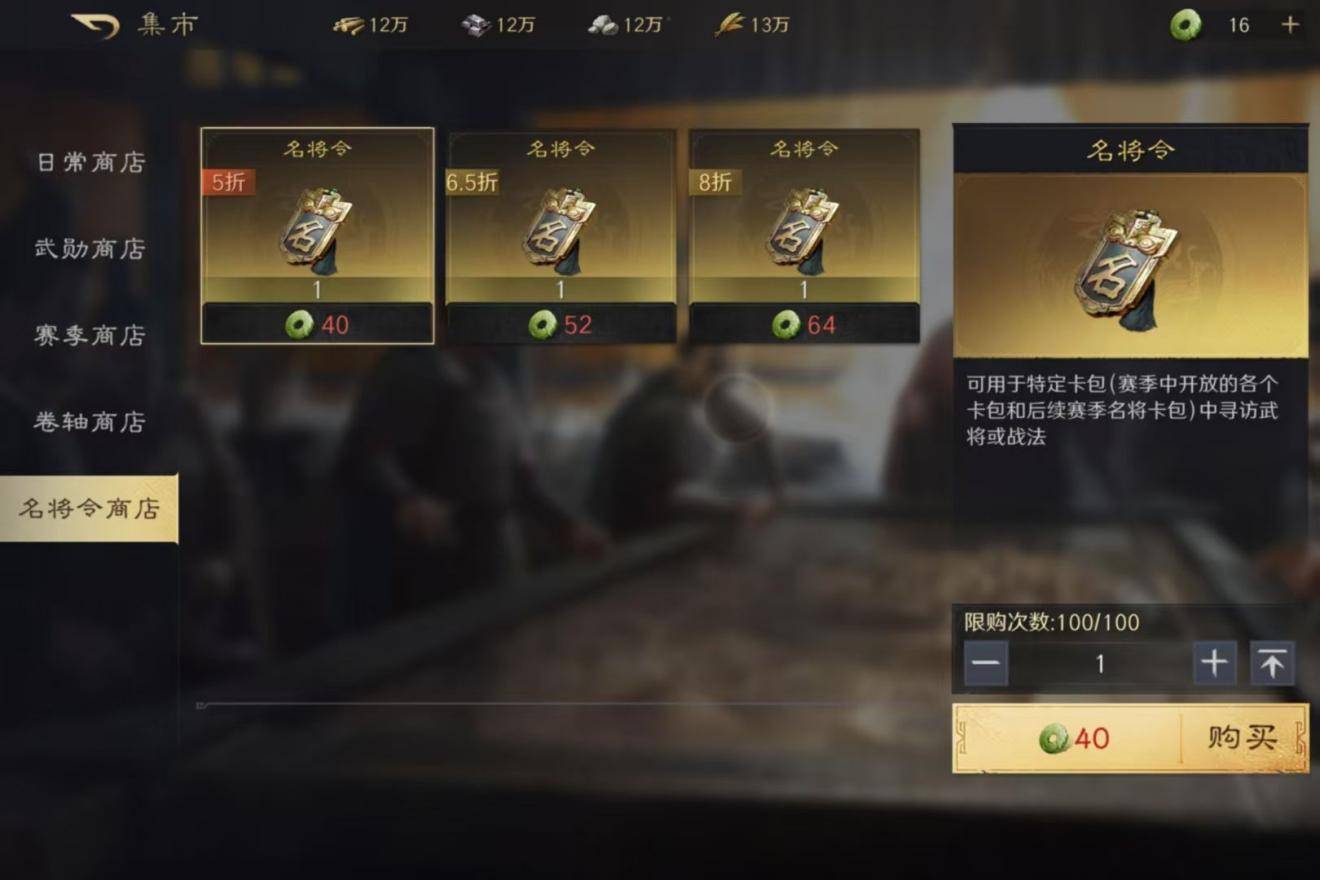1320x880 pixels.
Task: Choose the 8折 名将令 item priced 64
Action: [x=804, y=236]
